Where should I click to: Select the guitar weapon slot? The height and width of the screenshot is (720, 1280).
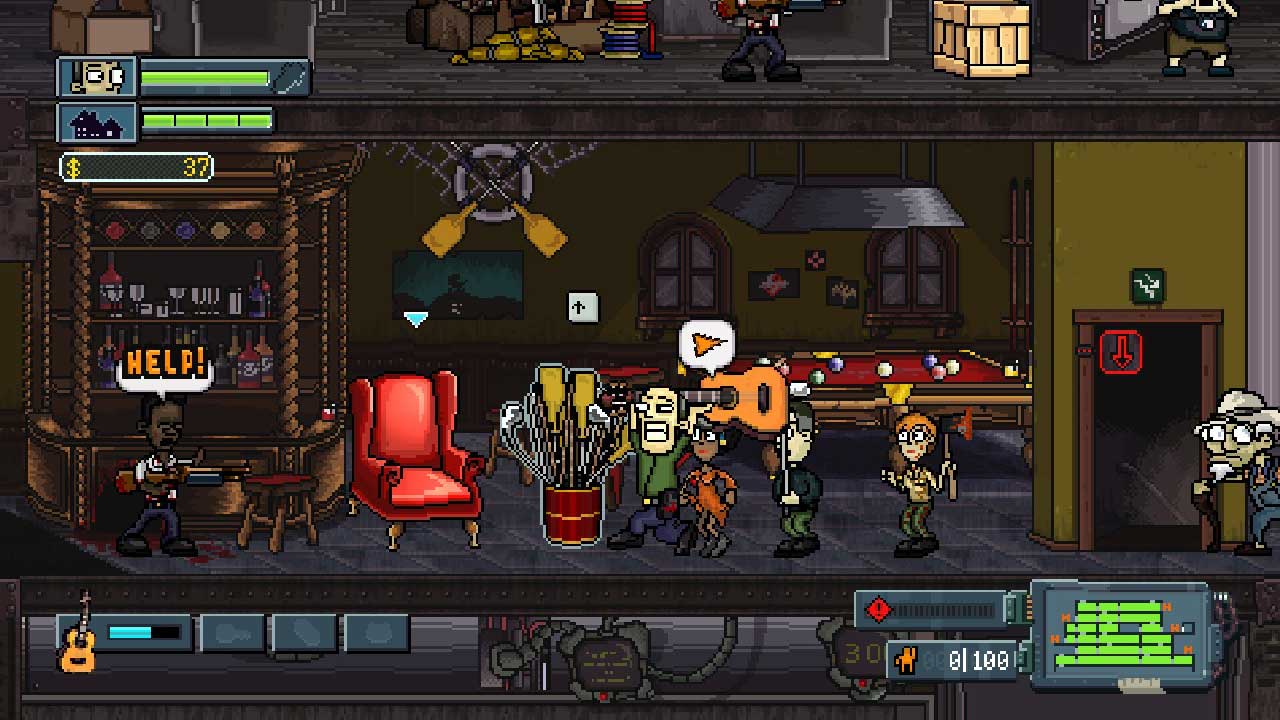coord(81,633)
